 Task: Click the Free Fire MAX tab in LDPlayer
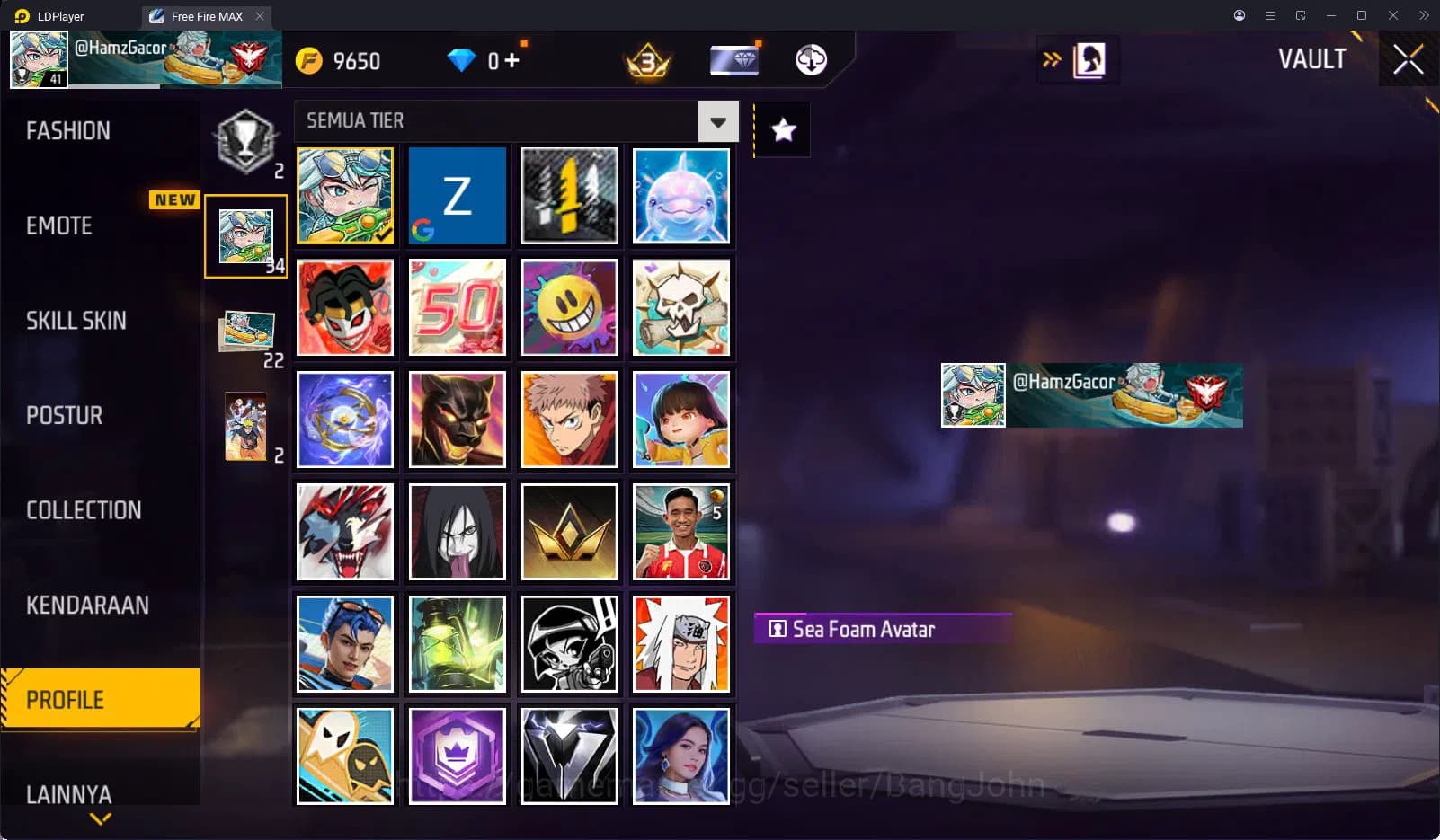(x=205, y=16)
